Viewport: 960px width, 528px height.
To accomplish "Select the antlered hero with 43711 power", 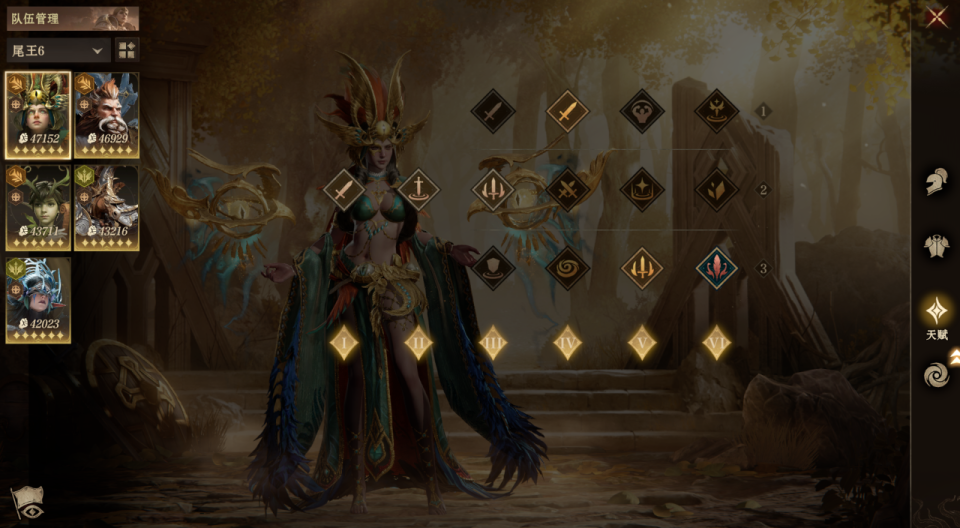I will (x=38, y=207).
